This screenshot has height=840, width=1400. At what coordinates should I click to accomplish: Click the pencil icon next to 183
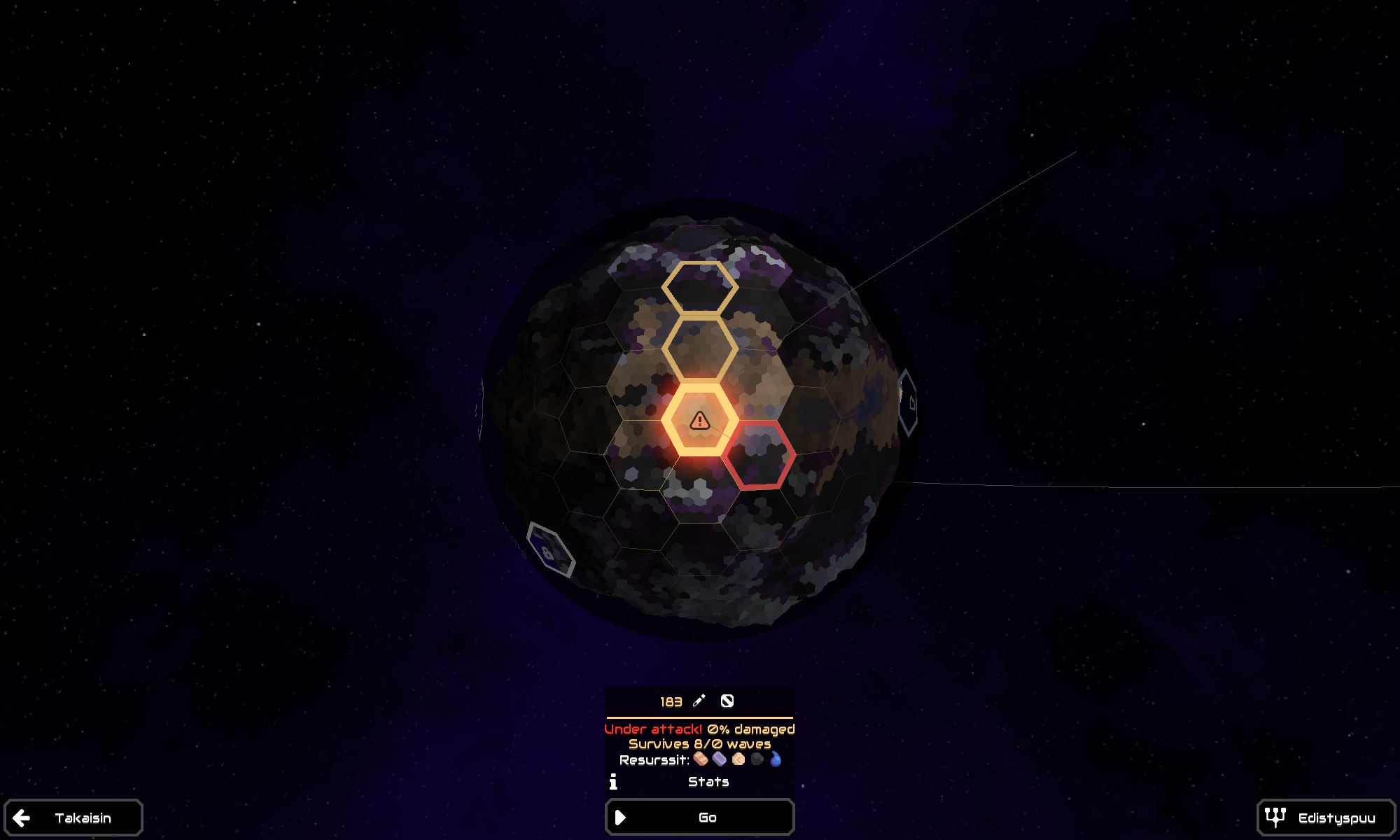(698, 701)
